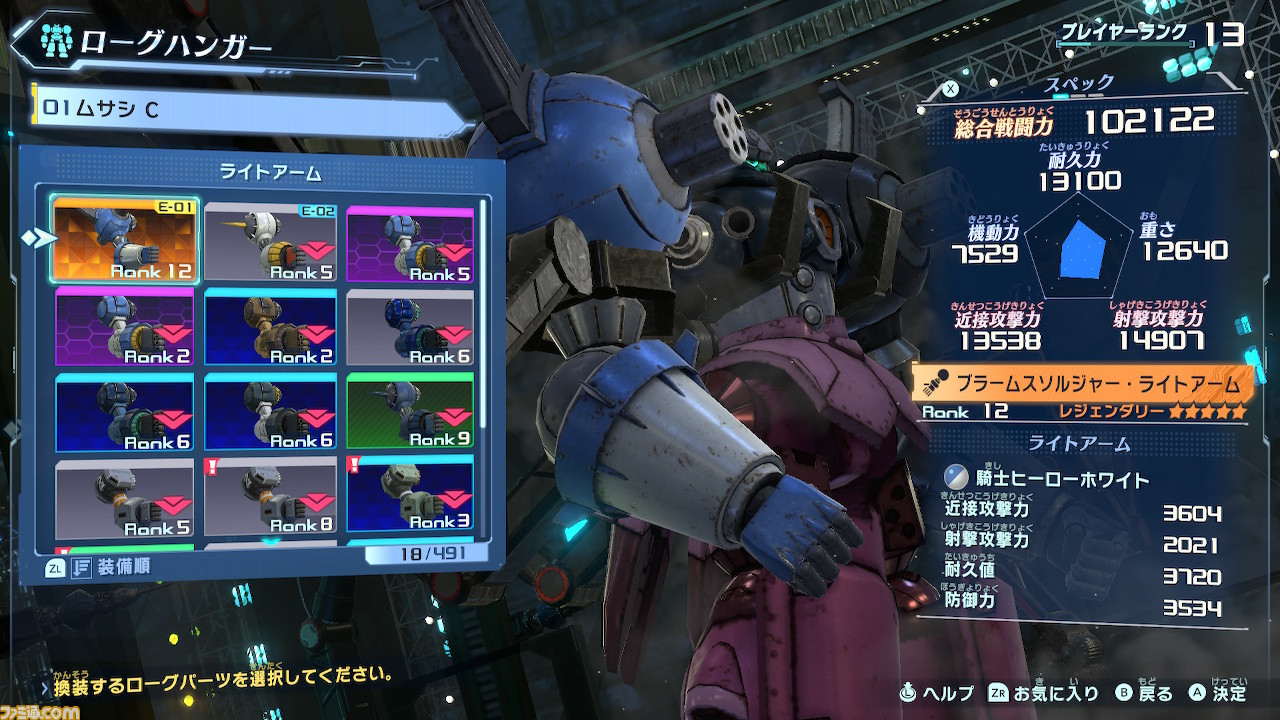Choose the Rank 6 arm on gray background
Screen dimensions: 1280x720
[x=410, y=327]
